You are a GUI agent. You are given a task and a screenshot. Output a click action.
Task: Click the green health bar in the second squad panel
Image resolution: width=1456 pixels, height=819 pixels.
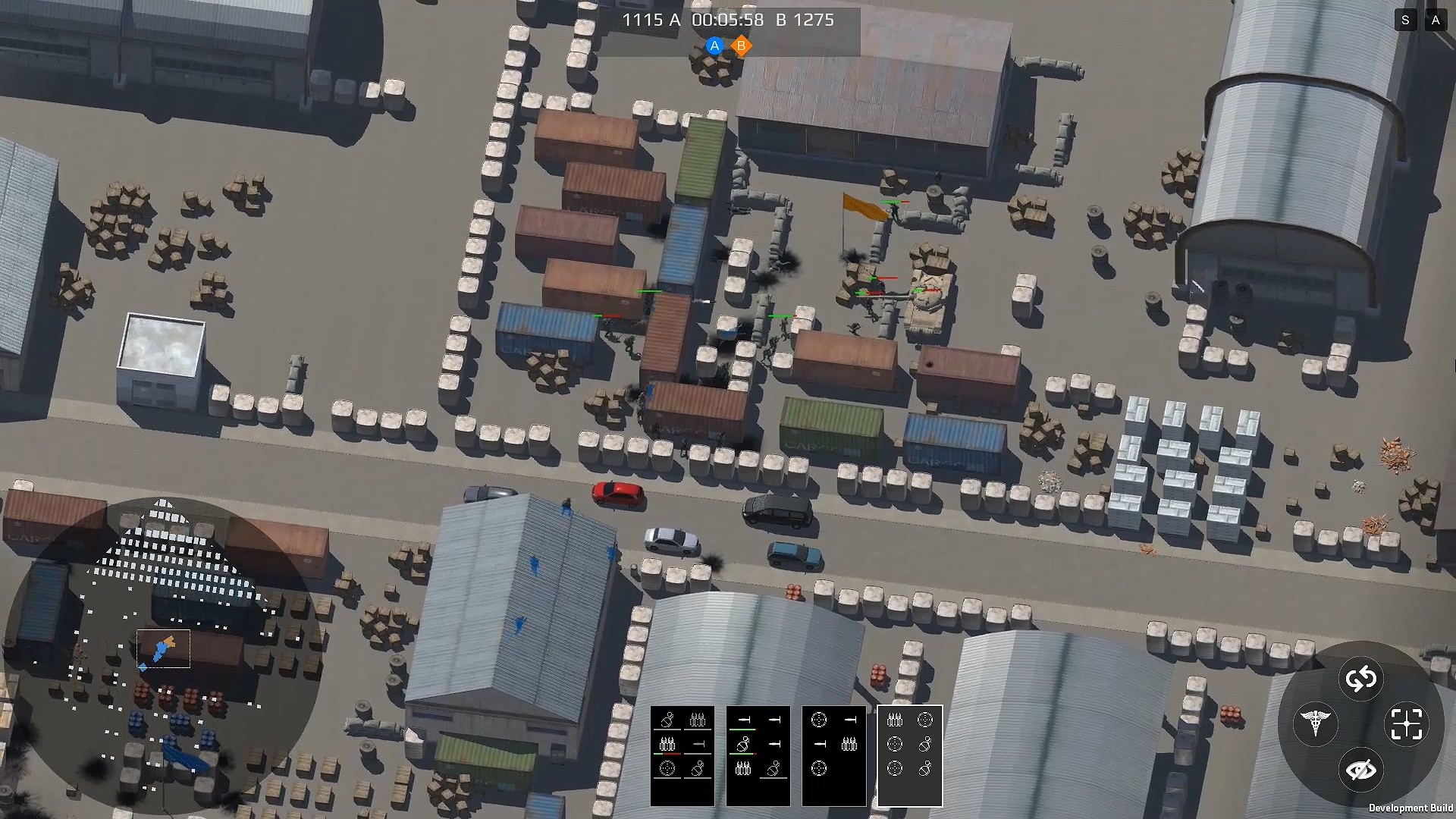[742, 730]
